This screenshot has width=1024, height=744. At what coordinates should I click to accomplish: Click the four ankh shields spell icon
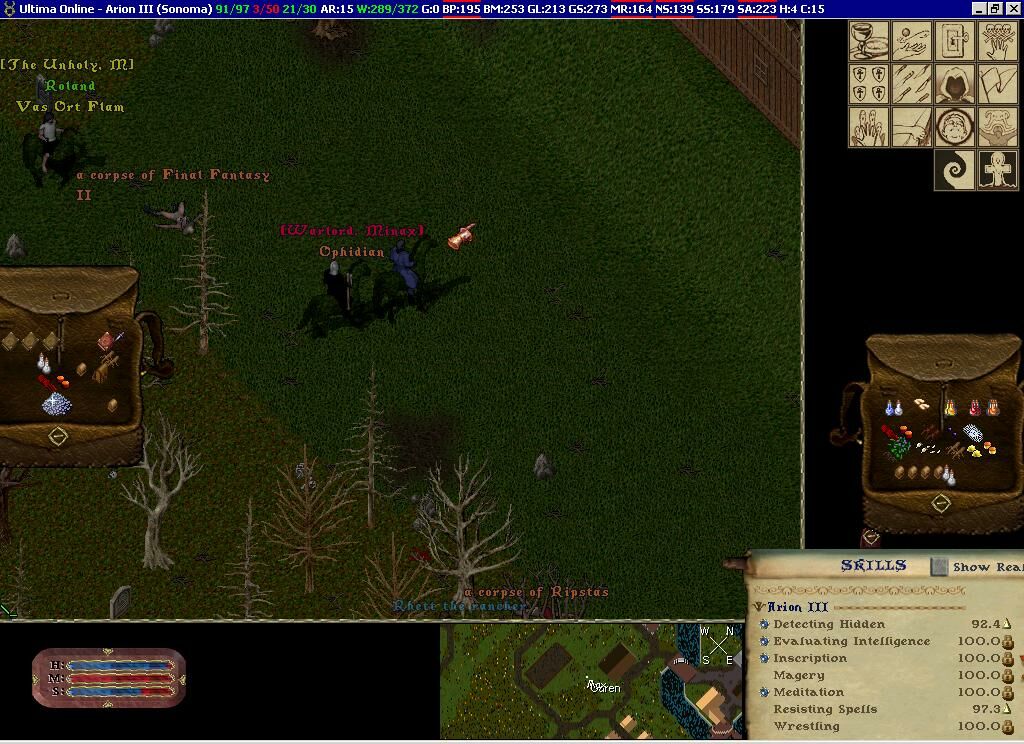coord(869,84)
